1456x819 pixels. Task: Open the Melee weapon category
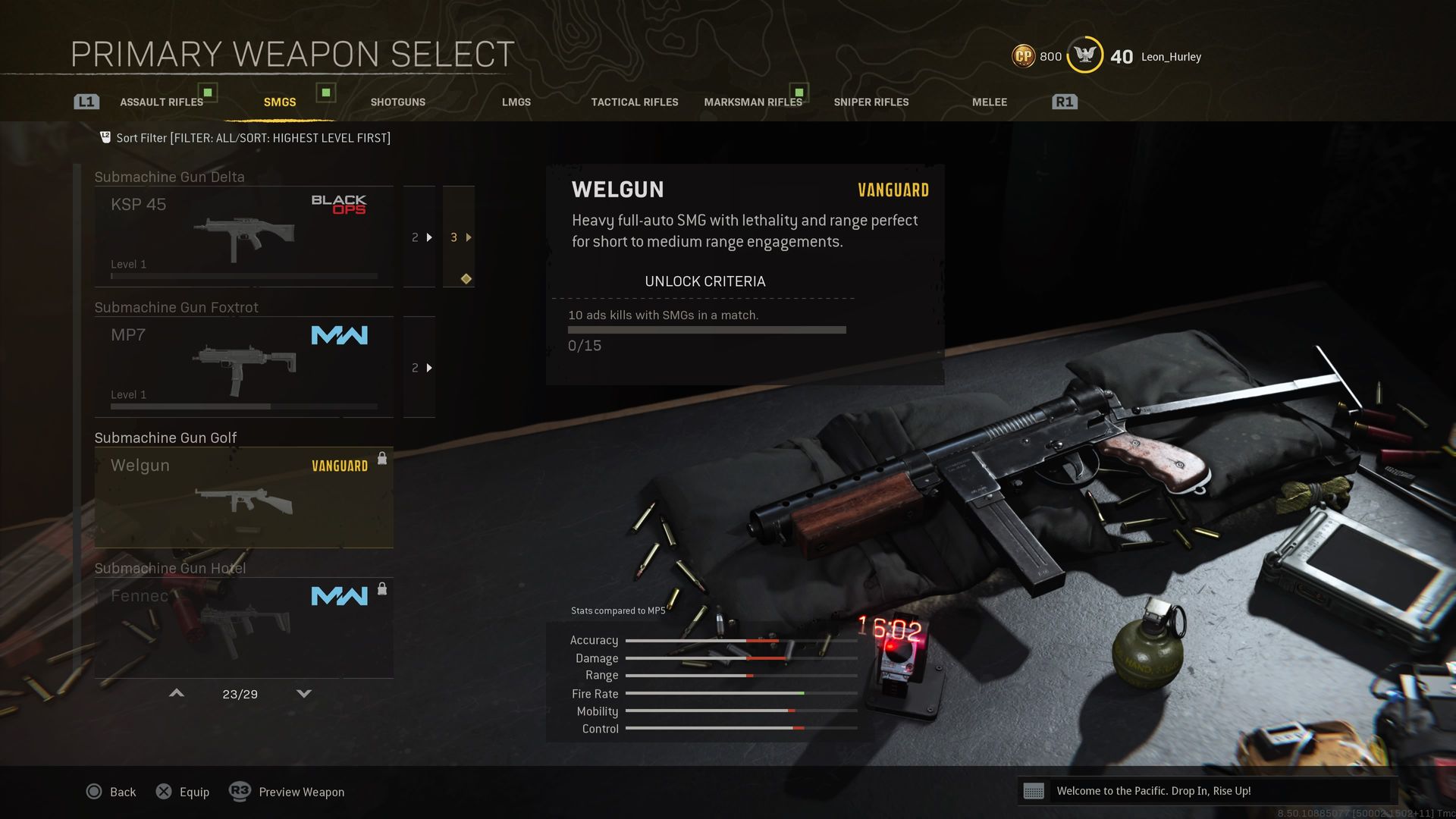pyautogui.click(x=988, y=101)
